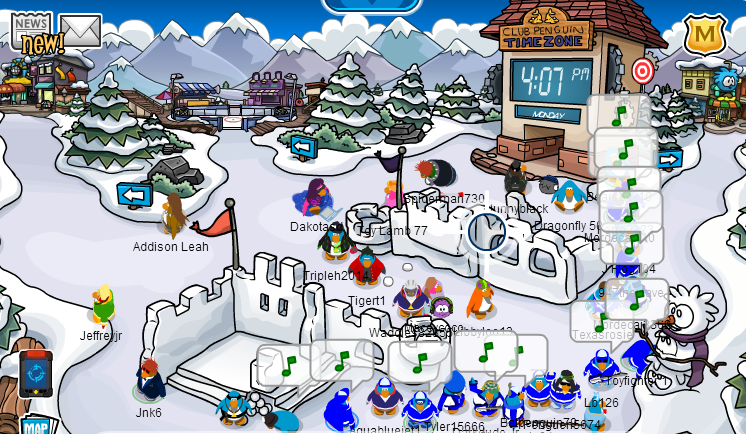Expand the blue pull-down tab at top
This screenshot has width=746, height=434.
click(x=372, y=6)
